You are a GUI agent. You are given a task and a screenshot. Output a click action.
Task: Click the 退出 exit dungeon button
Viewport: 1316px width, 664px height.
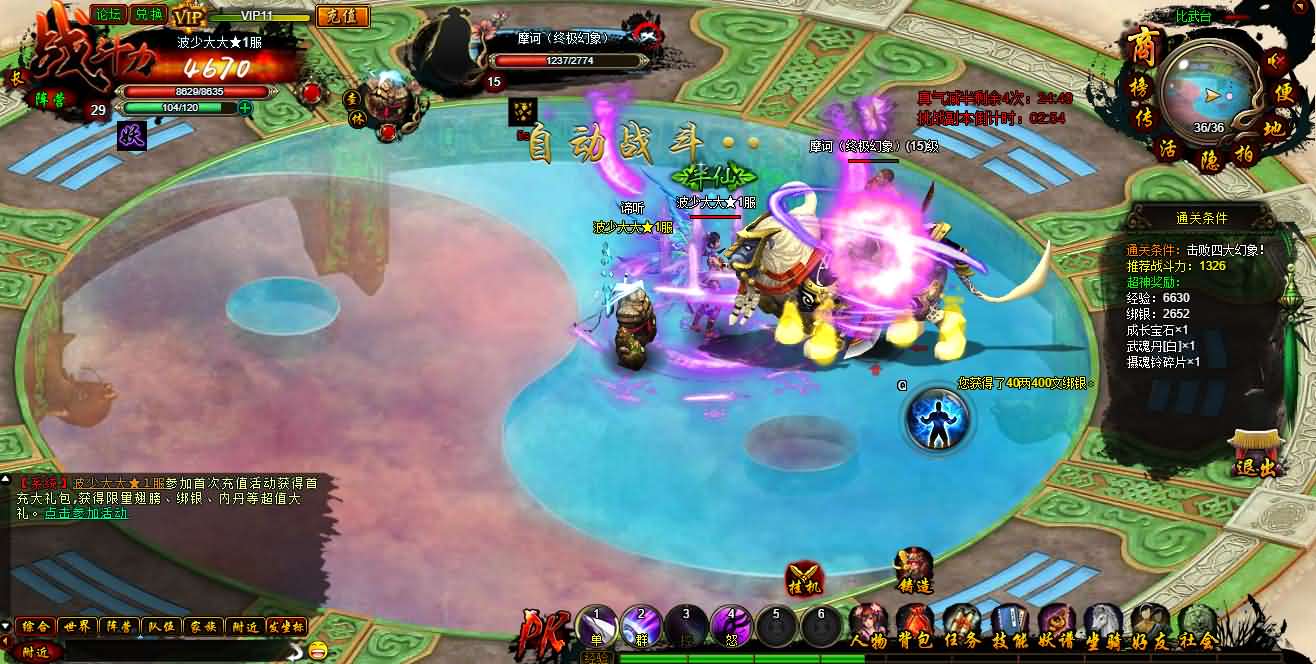[x=1255, y=456]
